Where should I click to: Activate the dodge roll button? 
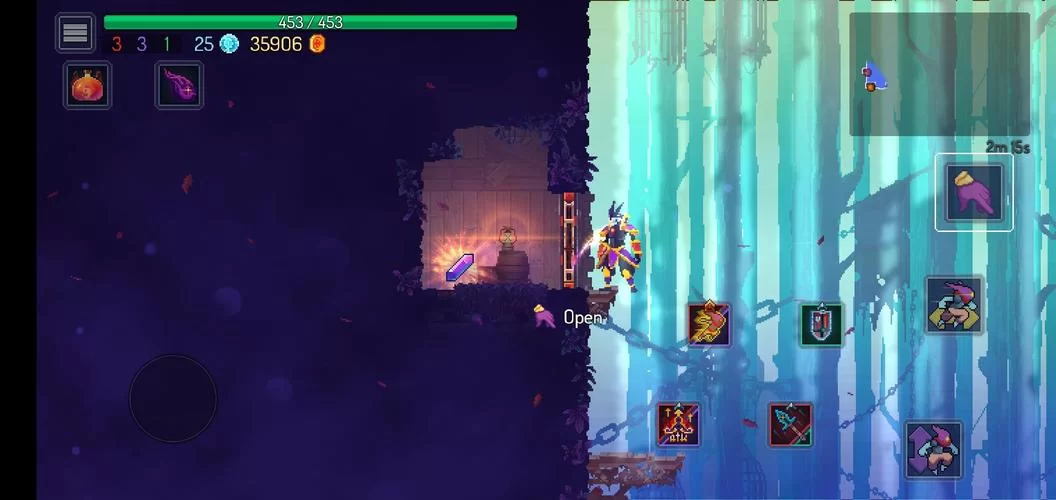[953, 305]
